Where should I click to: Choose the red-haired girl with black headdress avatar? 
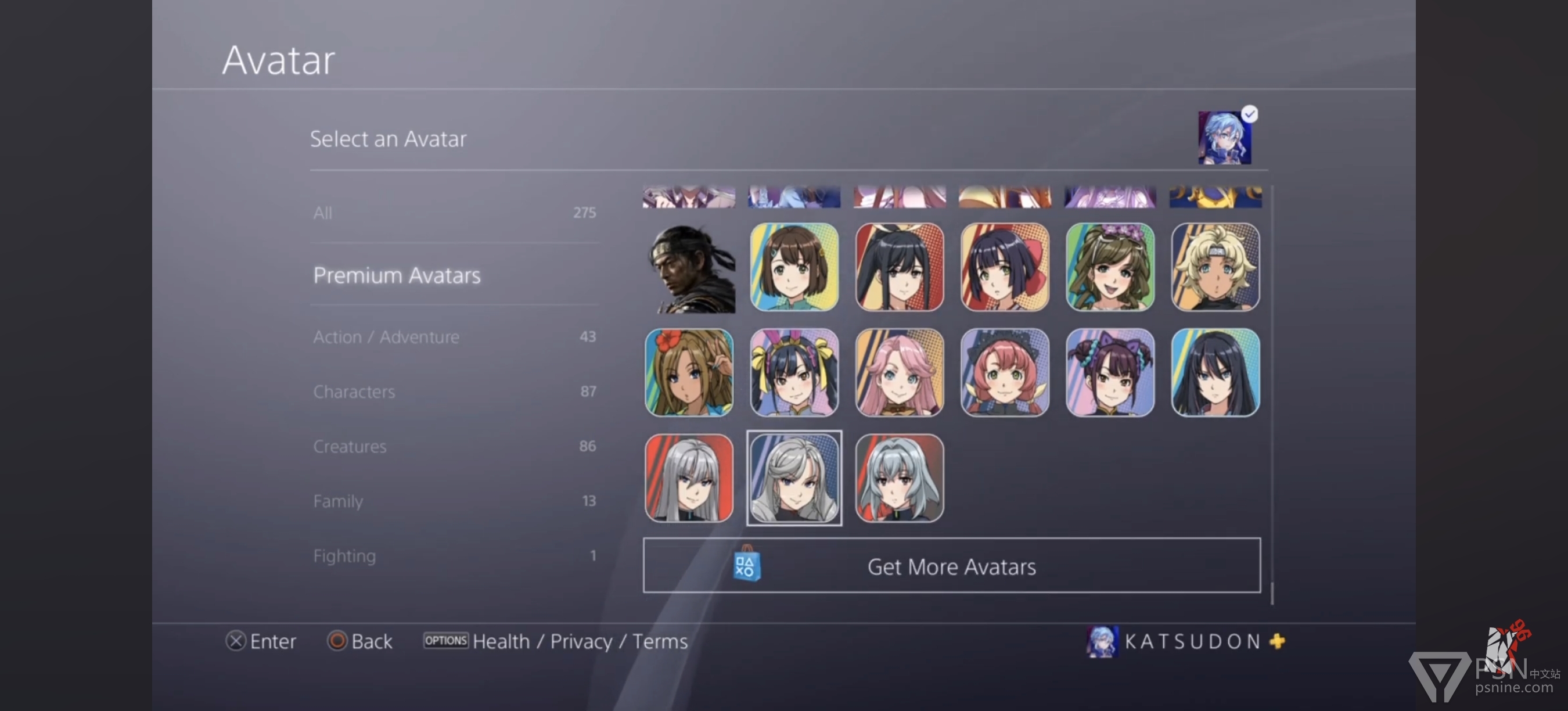[1004, 372]
